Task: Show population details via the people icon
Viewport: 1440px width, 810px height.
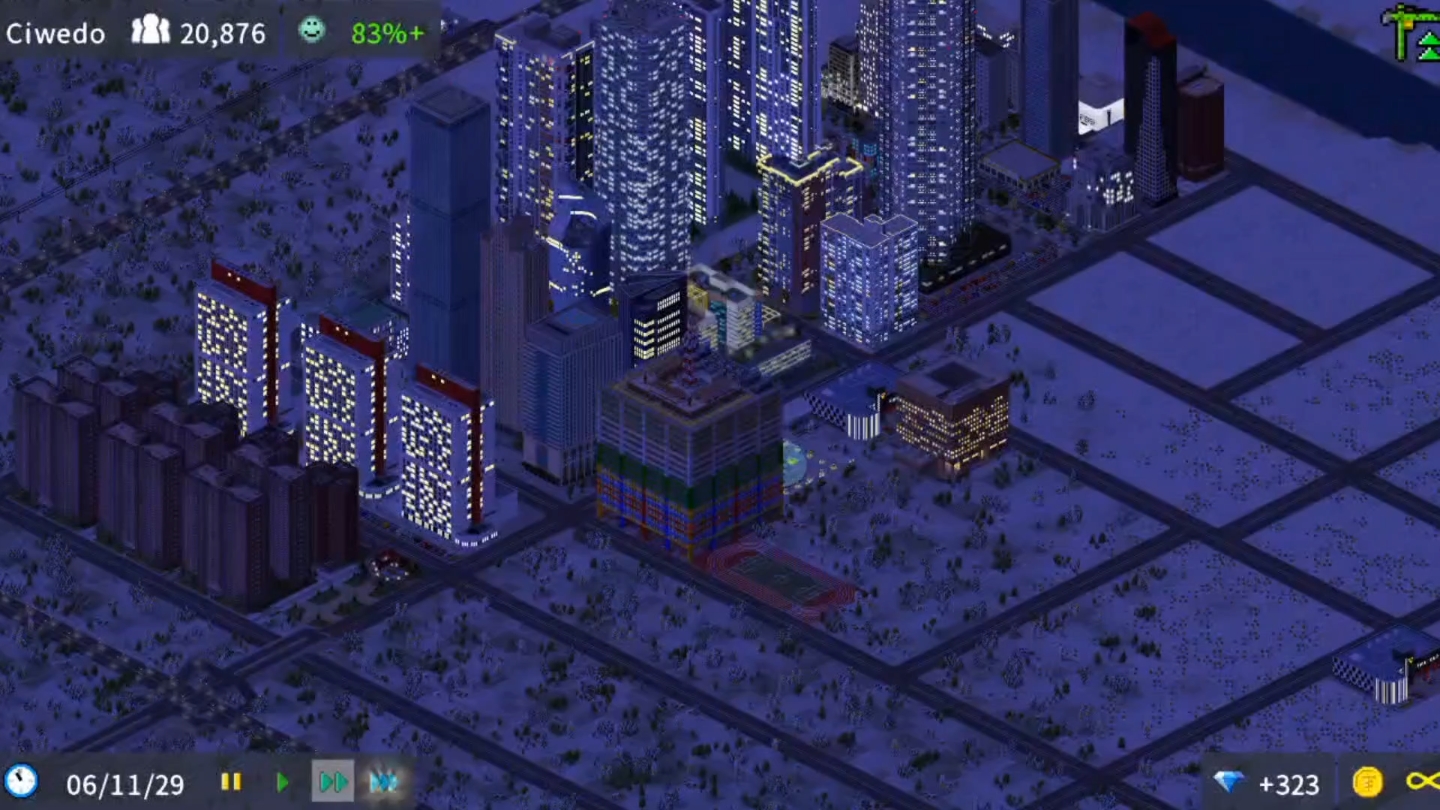Action: (x=151, y=30)
